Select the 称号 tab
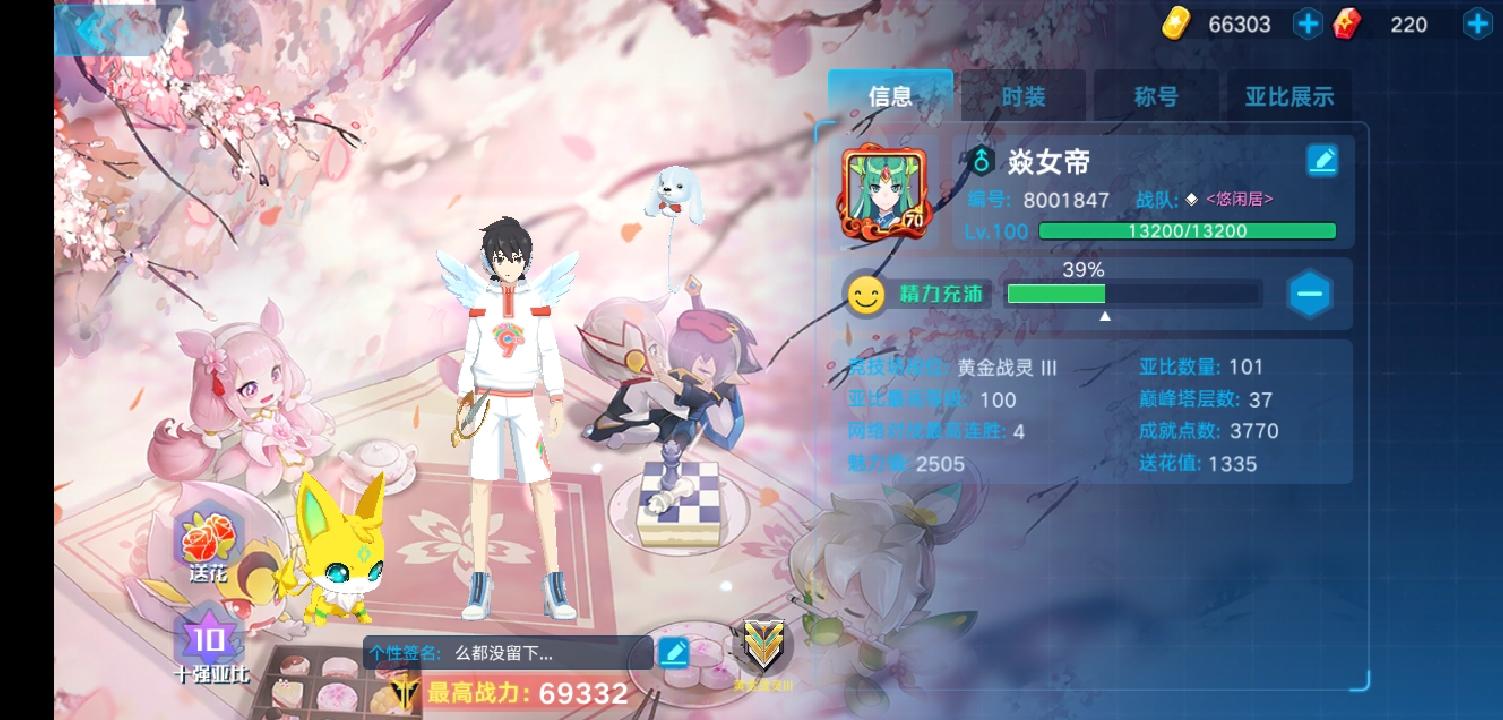This screenshot has height=720, width=1503. pos(1157,96)
